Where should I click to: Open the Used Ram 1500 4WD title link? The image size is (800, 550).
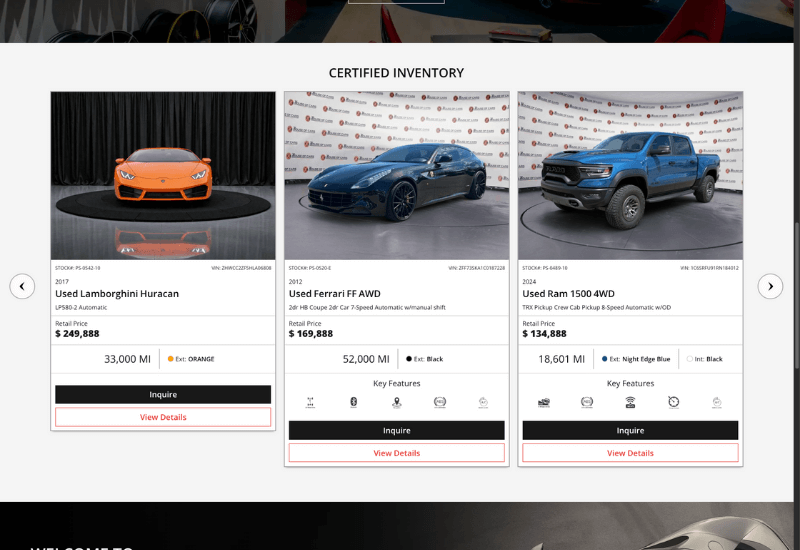[x=566, y=294]
